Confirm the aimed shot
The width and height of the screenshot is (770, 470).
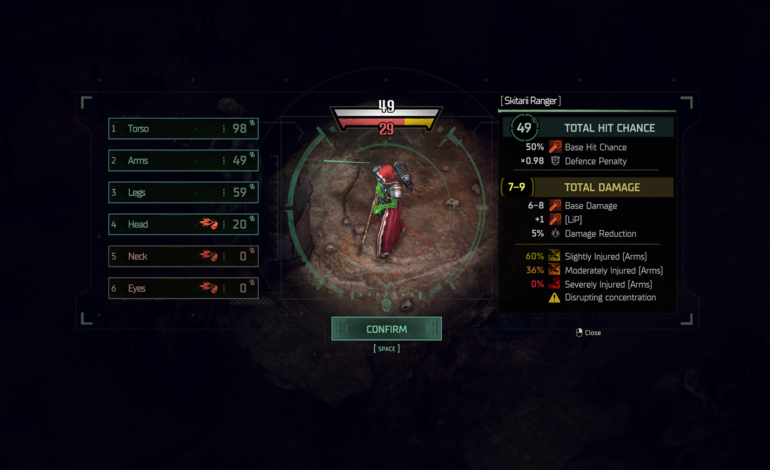click(386, 328)
